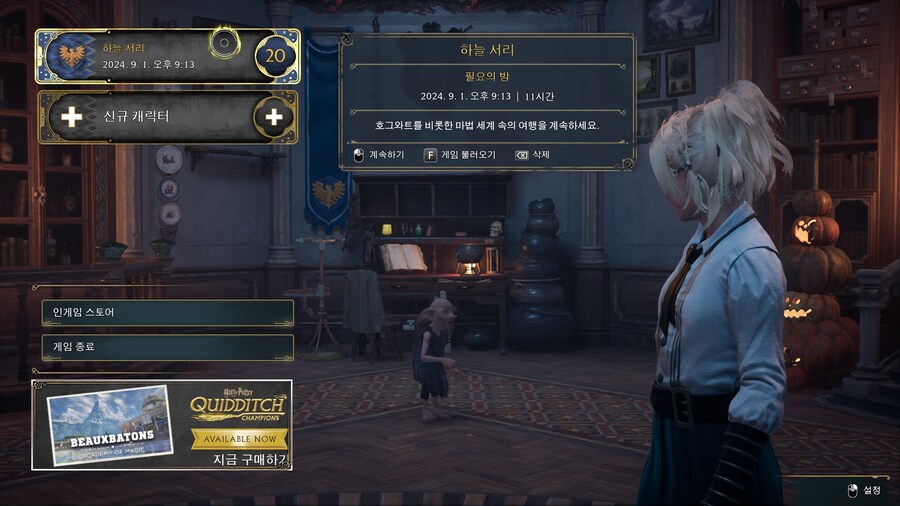The width and height of the screenshot is (900, 506).
Task: Choose 게임 종료 to quit the game
Action: click(167, 347)
